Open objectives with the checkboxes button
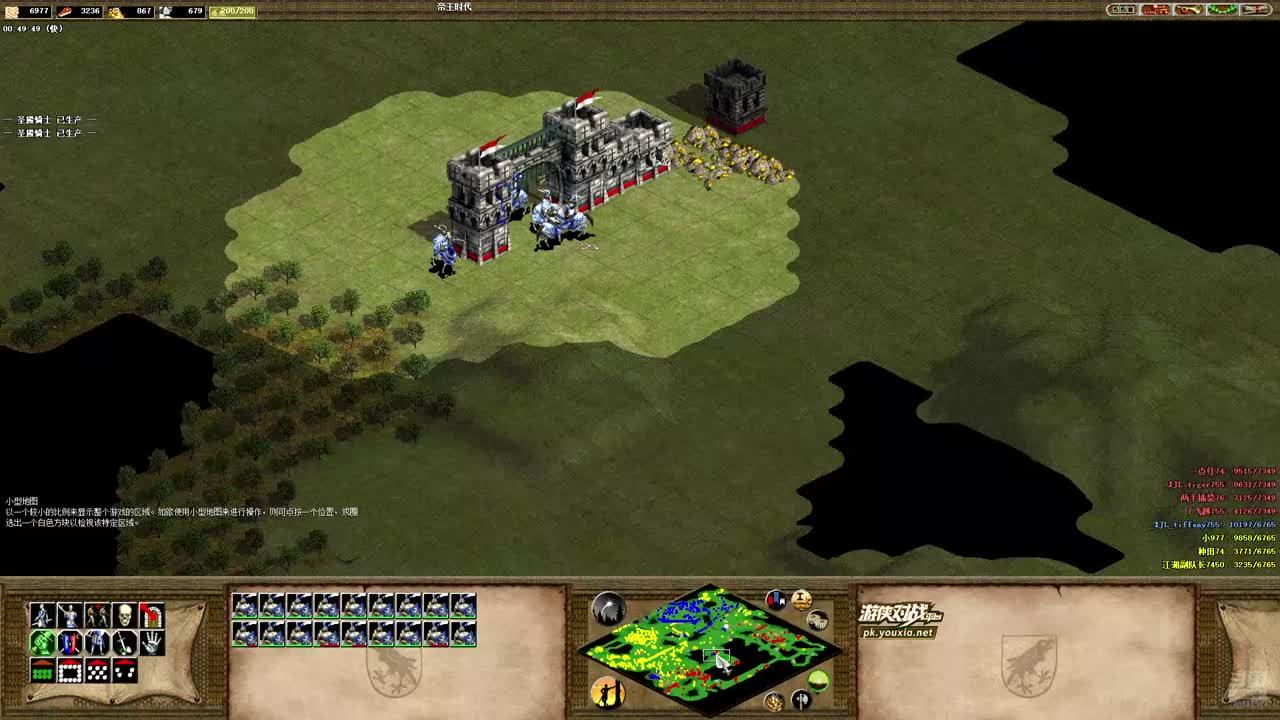The height and width of the screenshot is (720, 1280). pos(1122,10)
